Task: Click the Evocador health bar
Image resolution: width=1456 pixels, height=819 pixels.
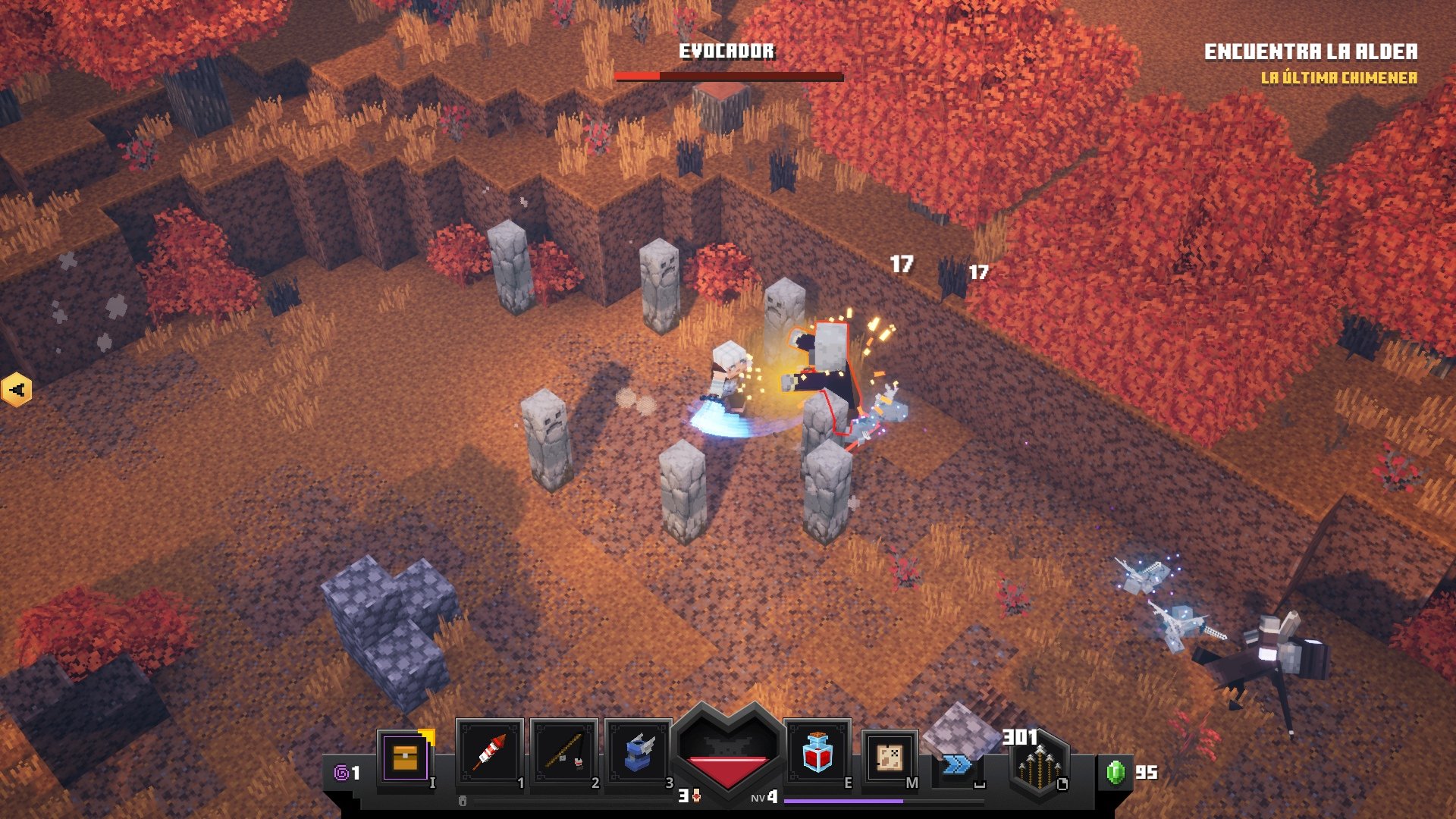Action: click(x=728, y=76)
